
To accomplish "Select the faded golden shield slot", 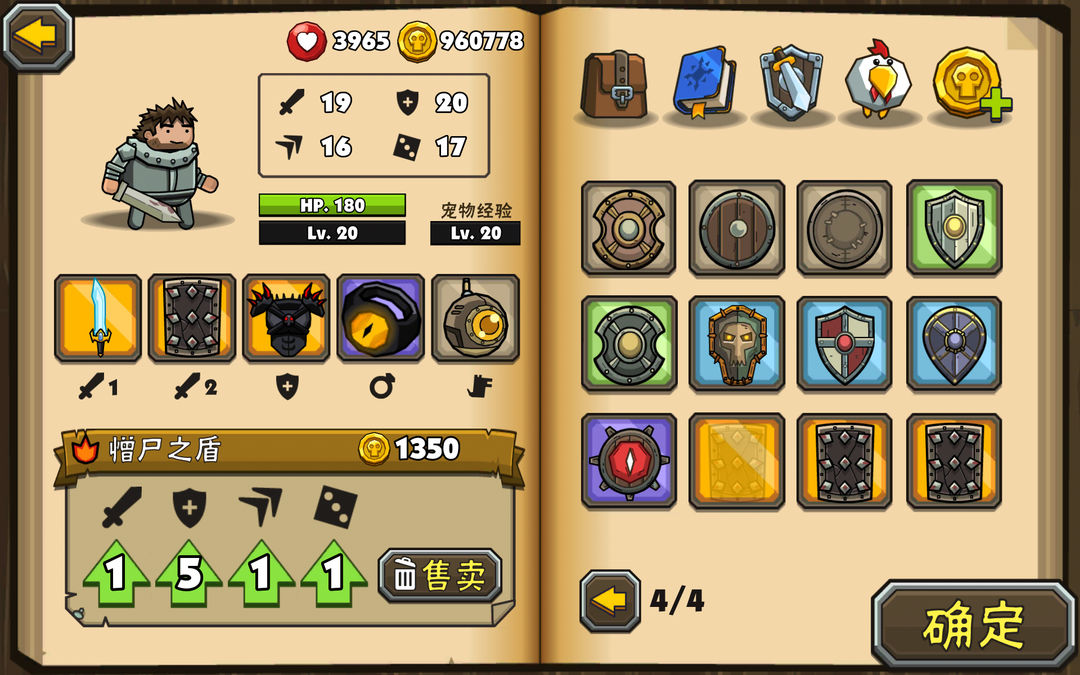I will coord(737,461).
